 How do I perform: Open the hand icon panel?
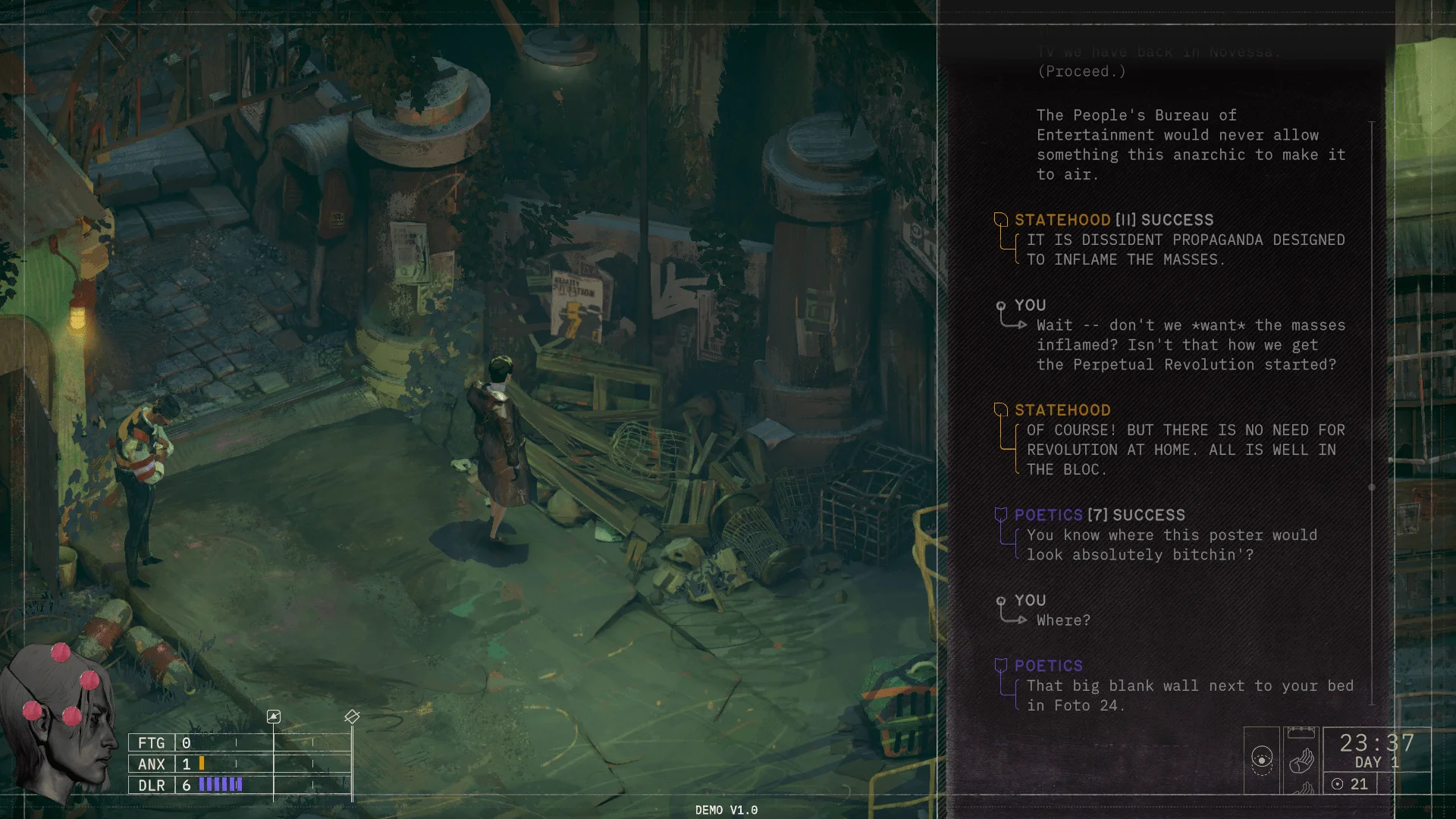click(1301, 760)
